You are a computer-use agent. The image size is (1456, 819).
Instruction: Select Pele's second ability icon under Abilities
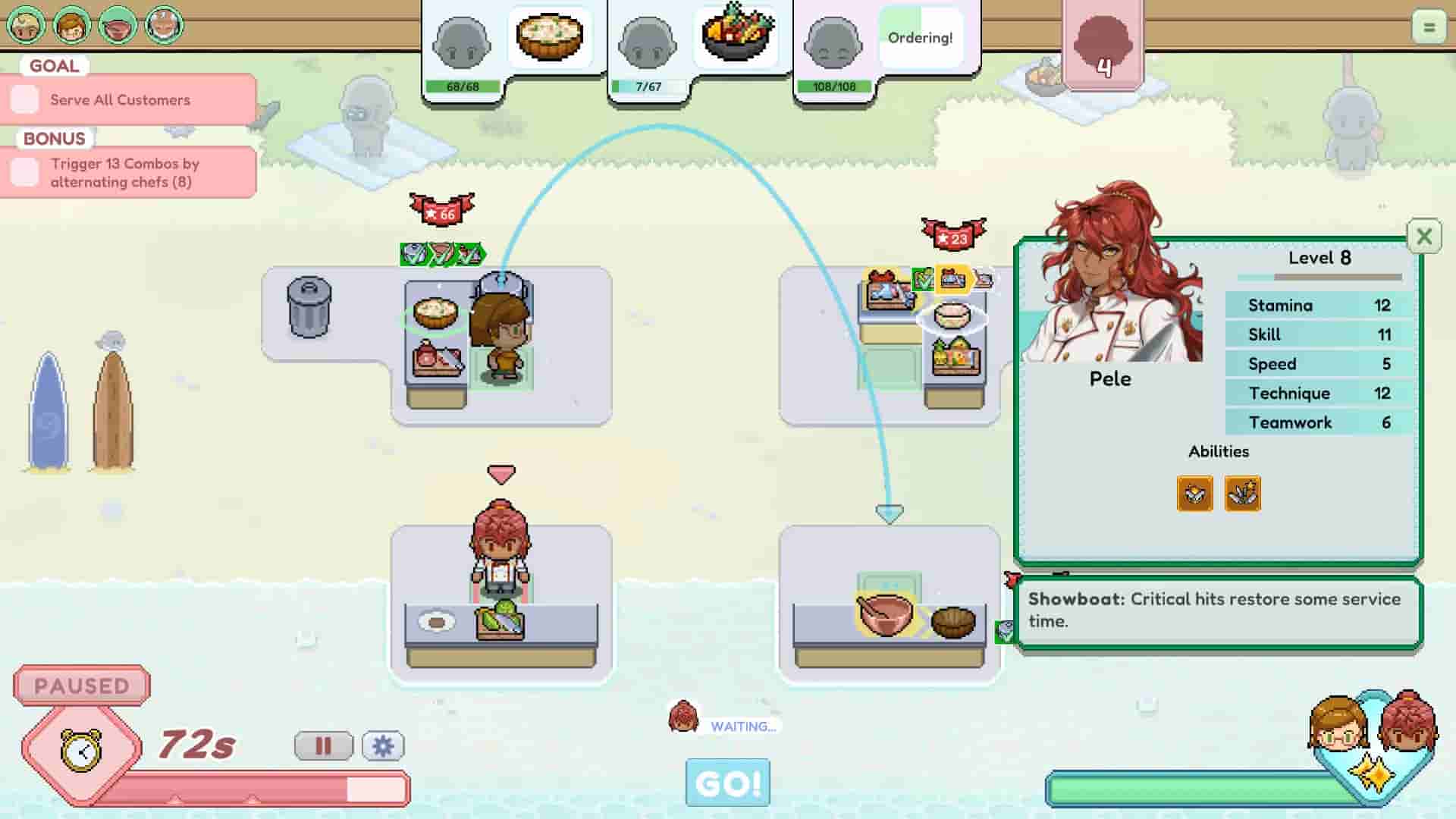click(x=1241, y=493)
